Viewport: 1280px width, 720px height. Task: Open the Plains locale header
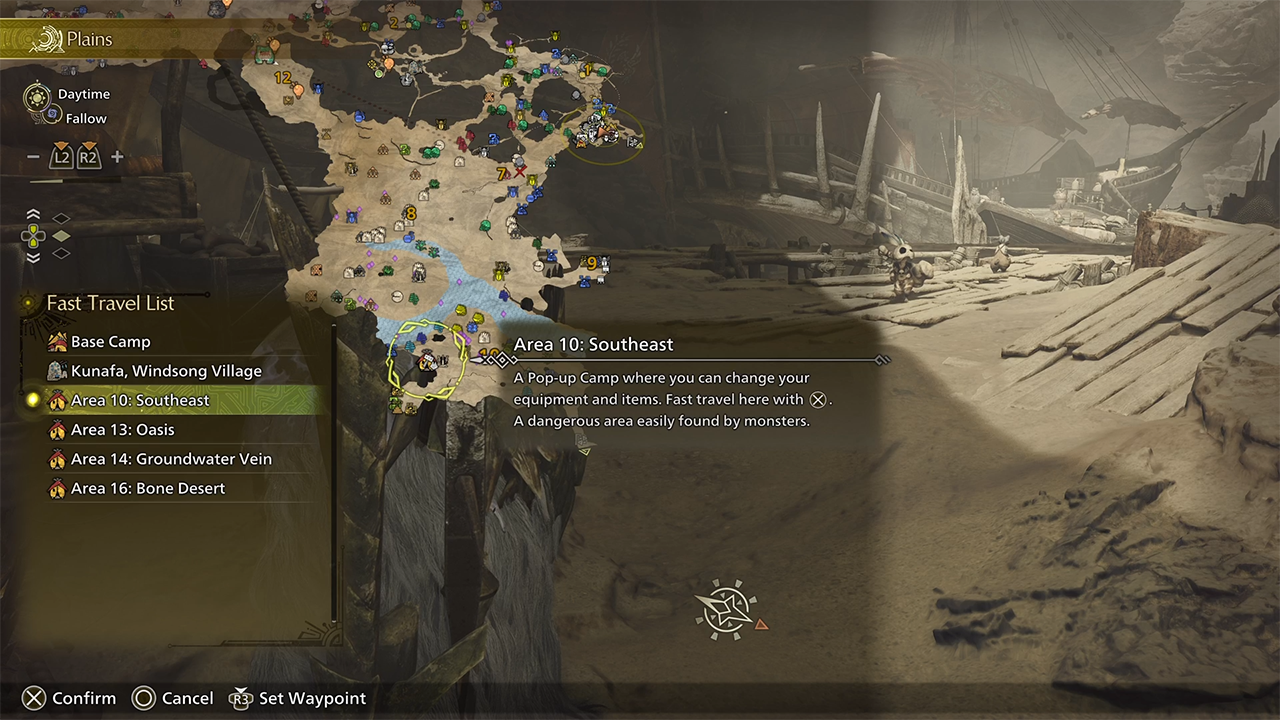pyautogui.click(x=89, y=40)
